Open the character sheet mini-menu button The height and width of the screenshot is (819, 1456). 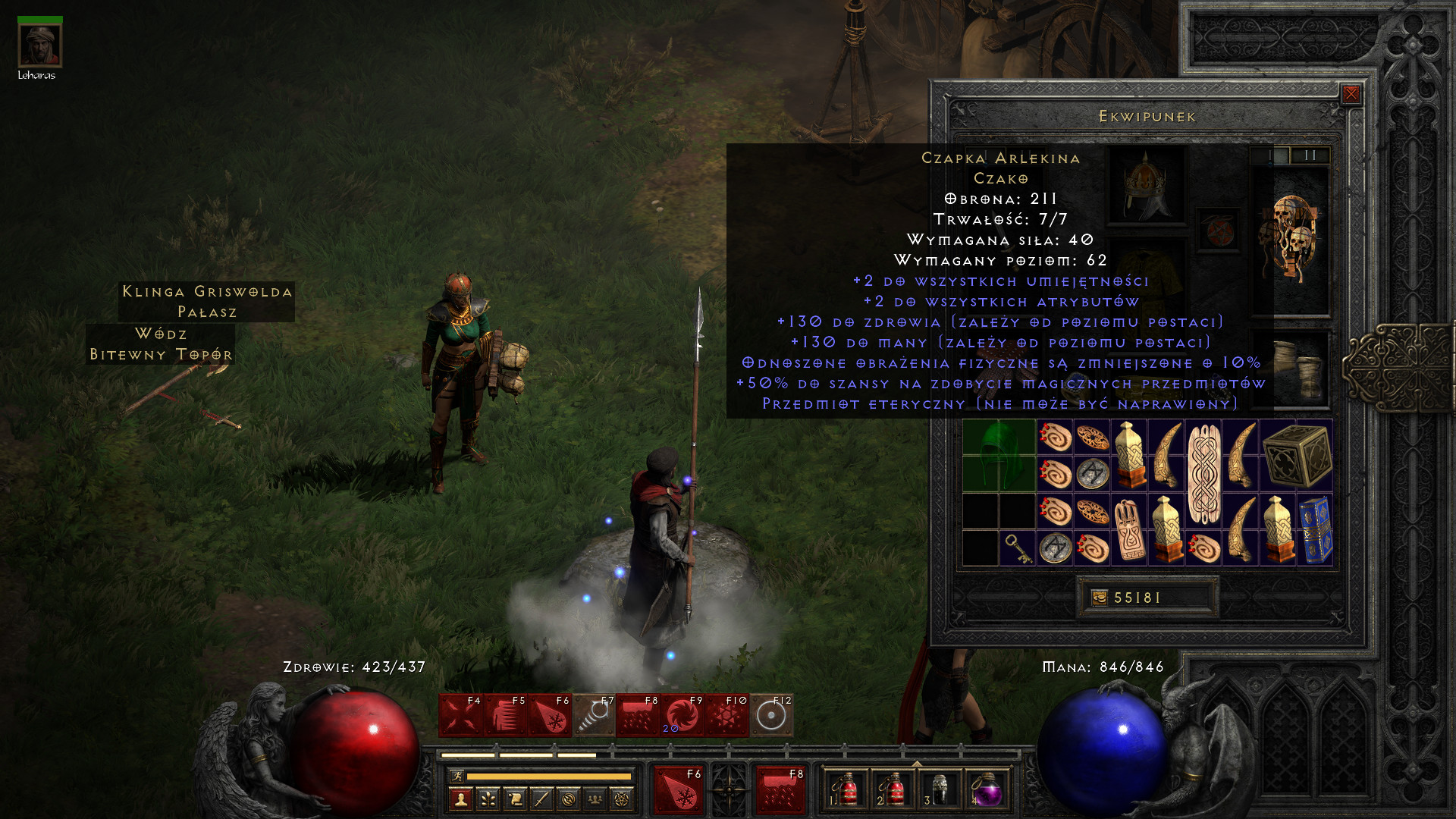coord(461,799)
